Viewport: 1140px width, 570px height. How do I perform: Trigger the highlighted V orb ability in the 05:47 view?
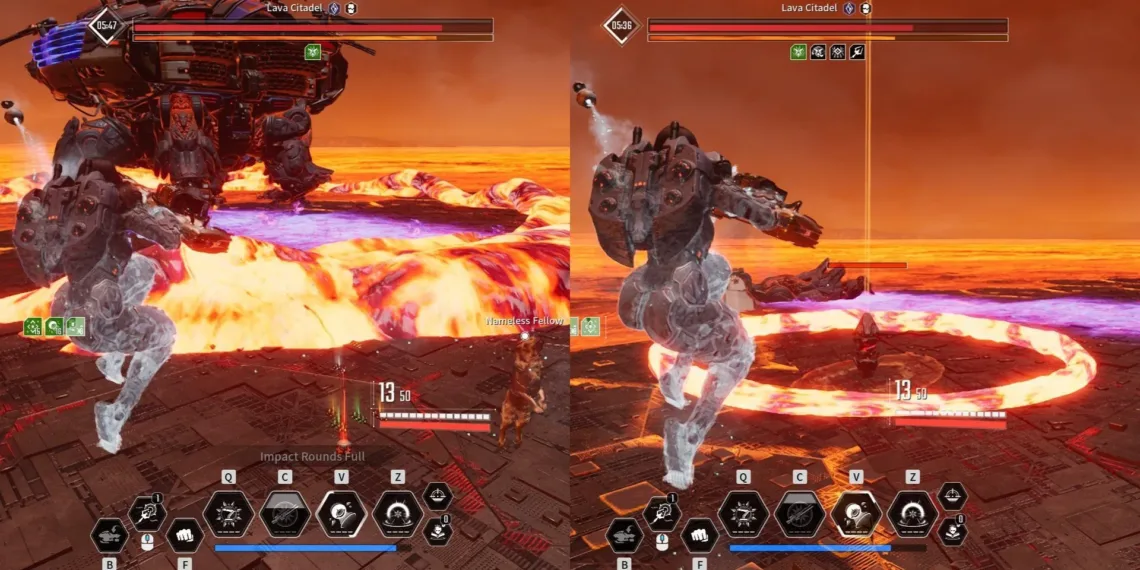click(342, 514)
